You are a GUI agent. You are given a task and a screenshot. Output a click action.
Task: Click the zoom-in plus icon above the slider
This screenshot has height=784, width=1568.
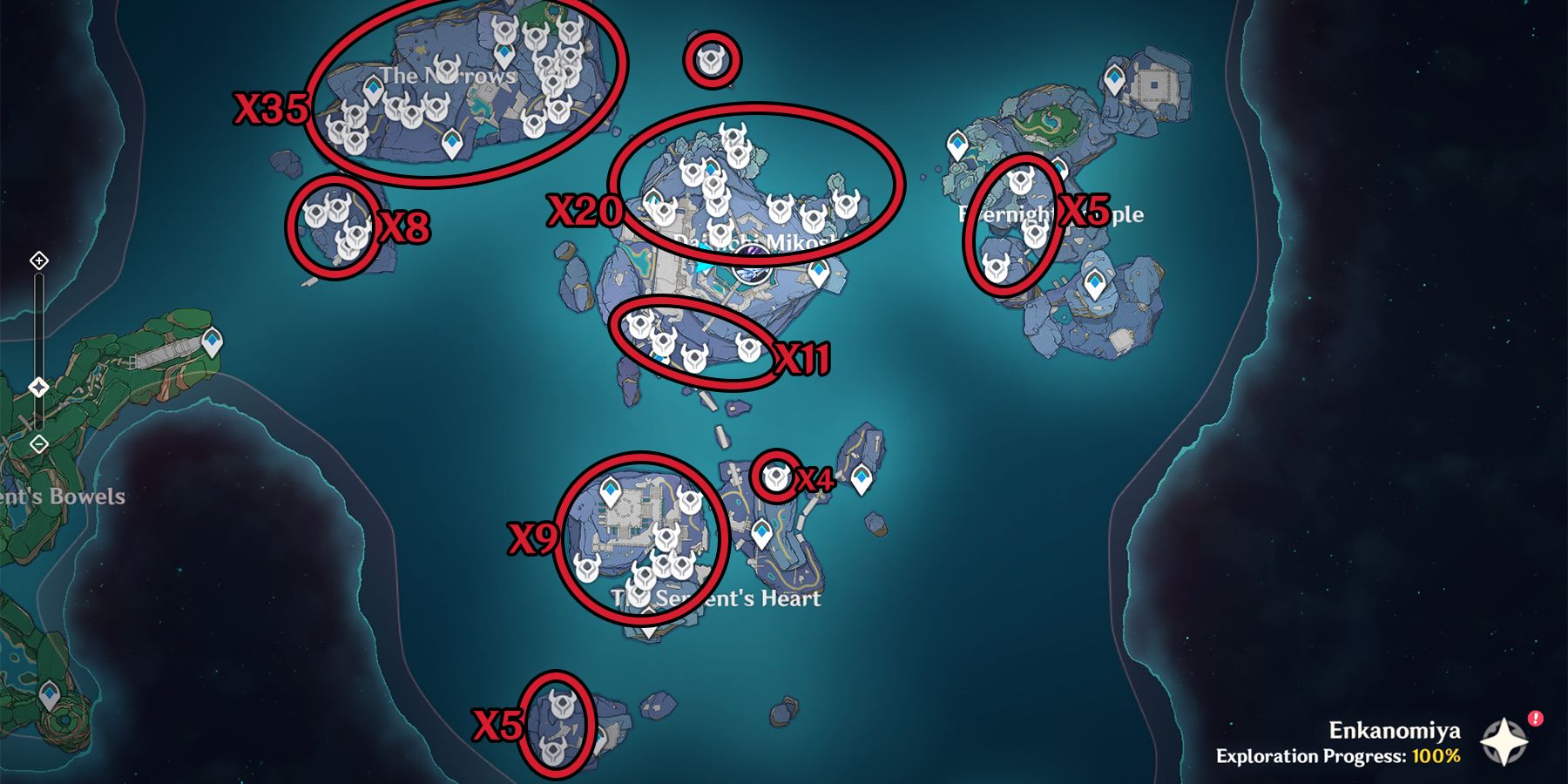[38, 260]
